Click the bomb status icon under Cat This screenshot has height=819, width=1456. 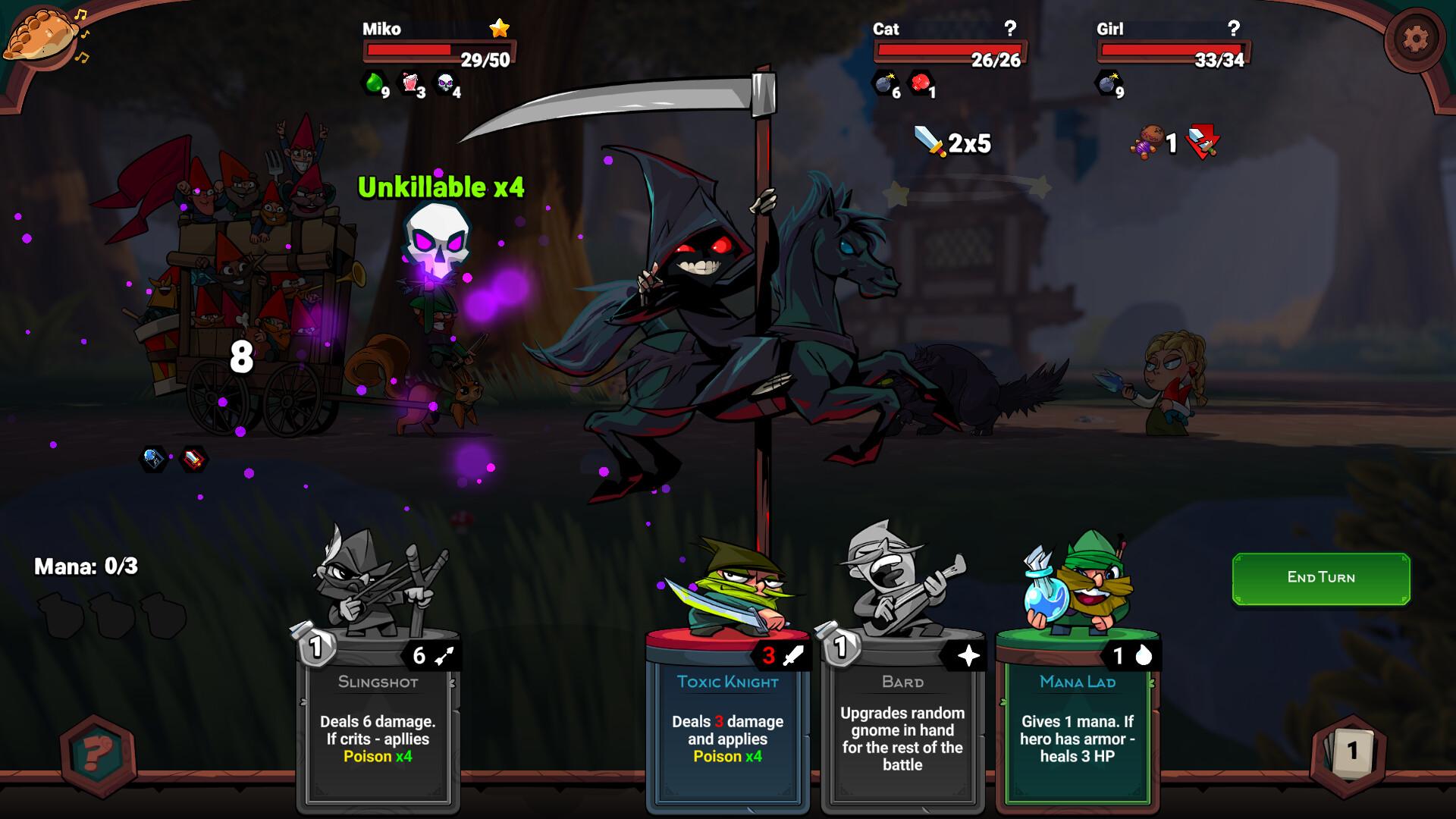click(x=885, y=85)
